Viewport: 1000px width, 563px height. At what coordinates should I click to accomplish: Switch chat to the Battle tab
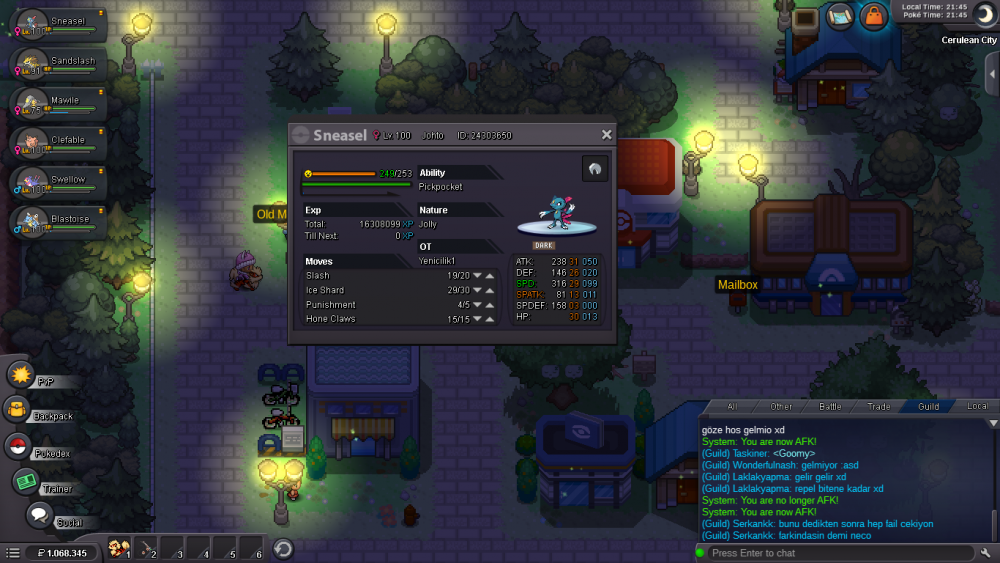(x=830, y=407)
